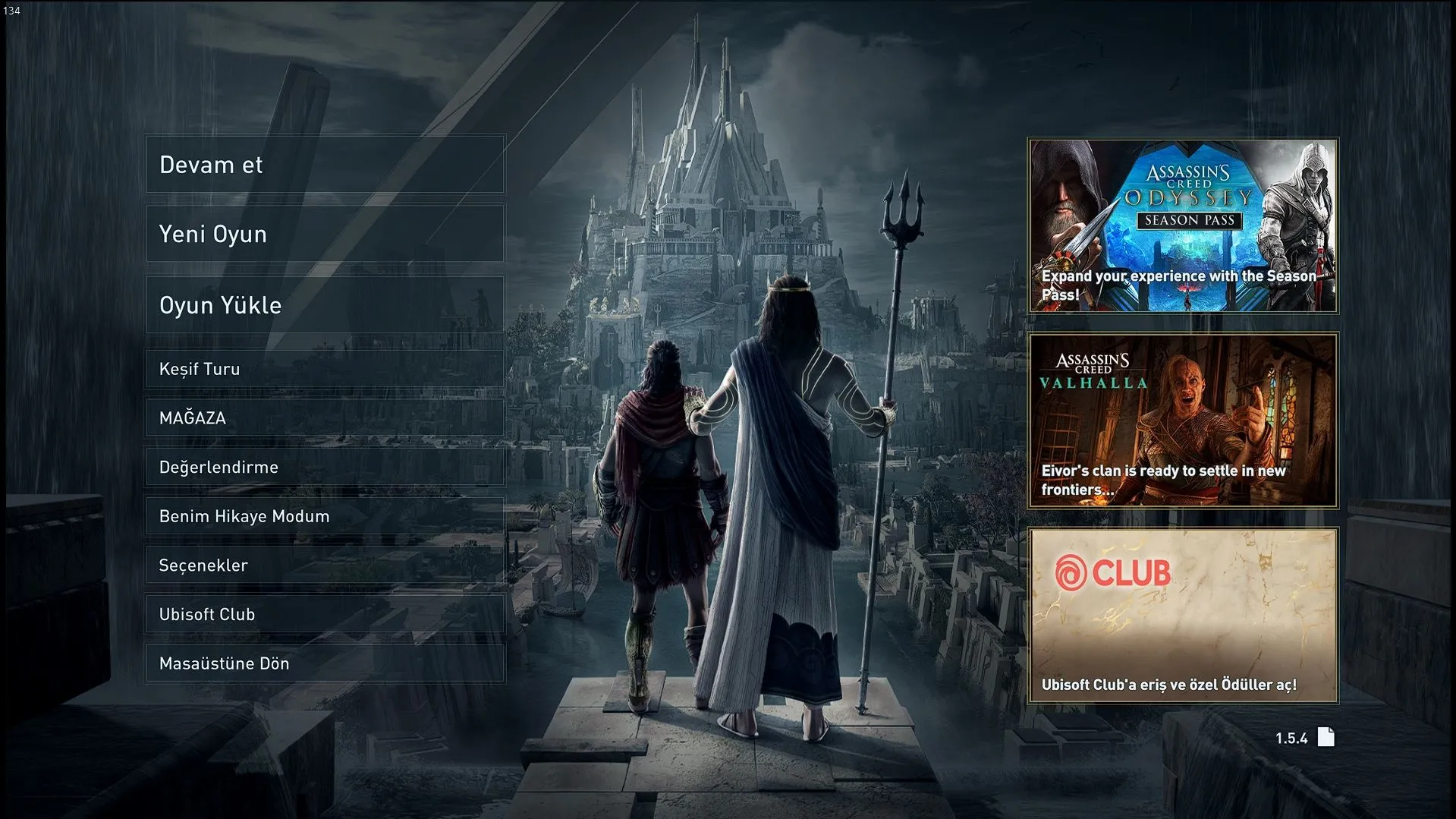Open the MAĞAZA store

(325, 418)
